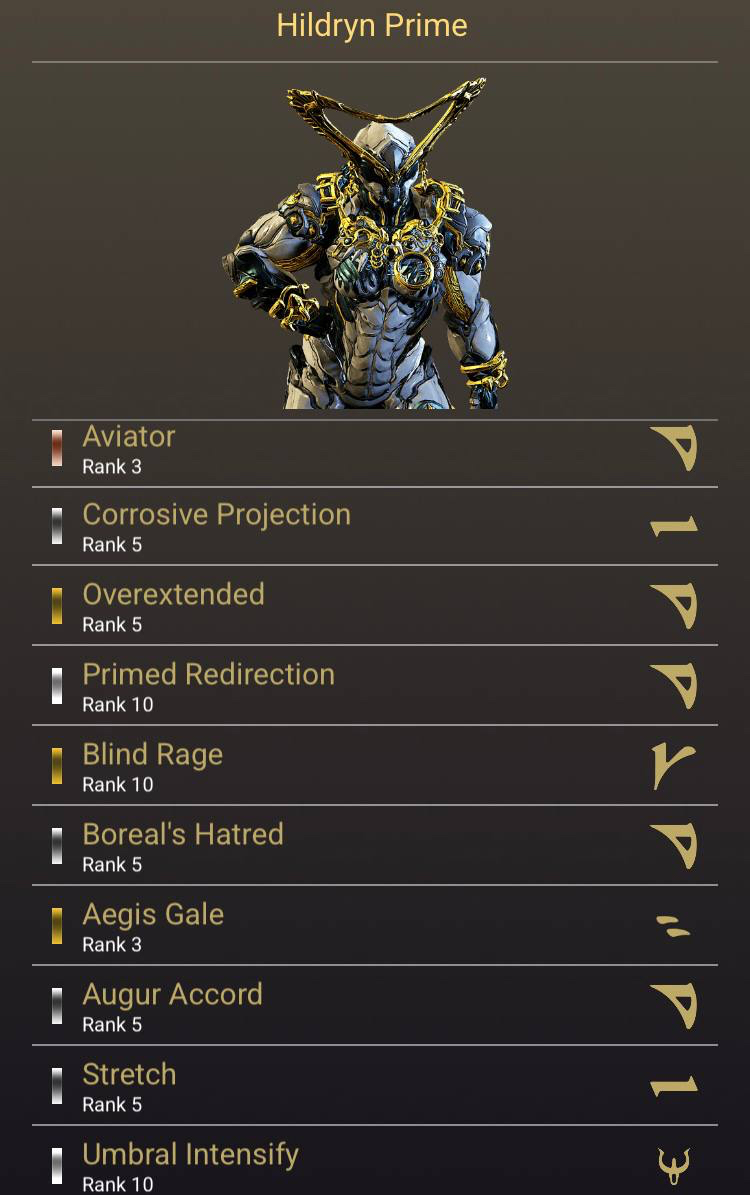Select the Aviator mod row
Screen dimensions: 750x1195
[x=374, y=451]
